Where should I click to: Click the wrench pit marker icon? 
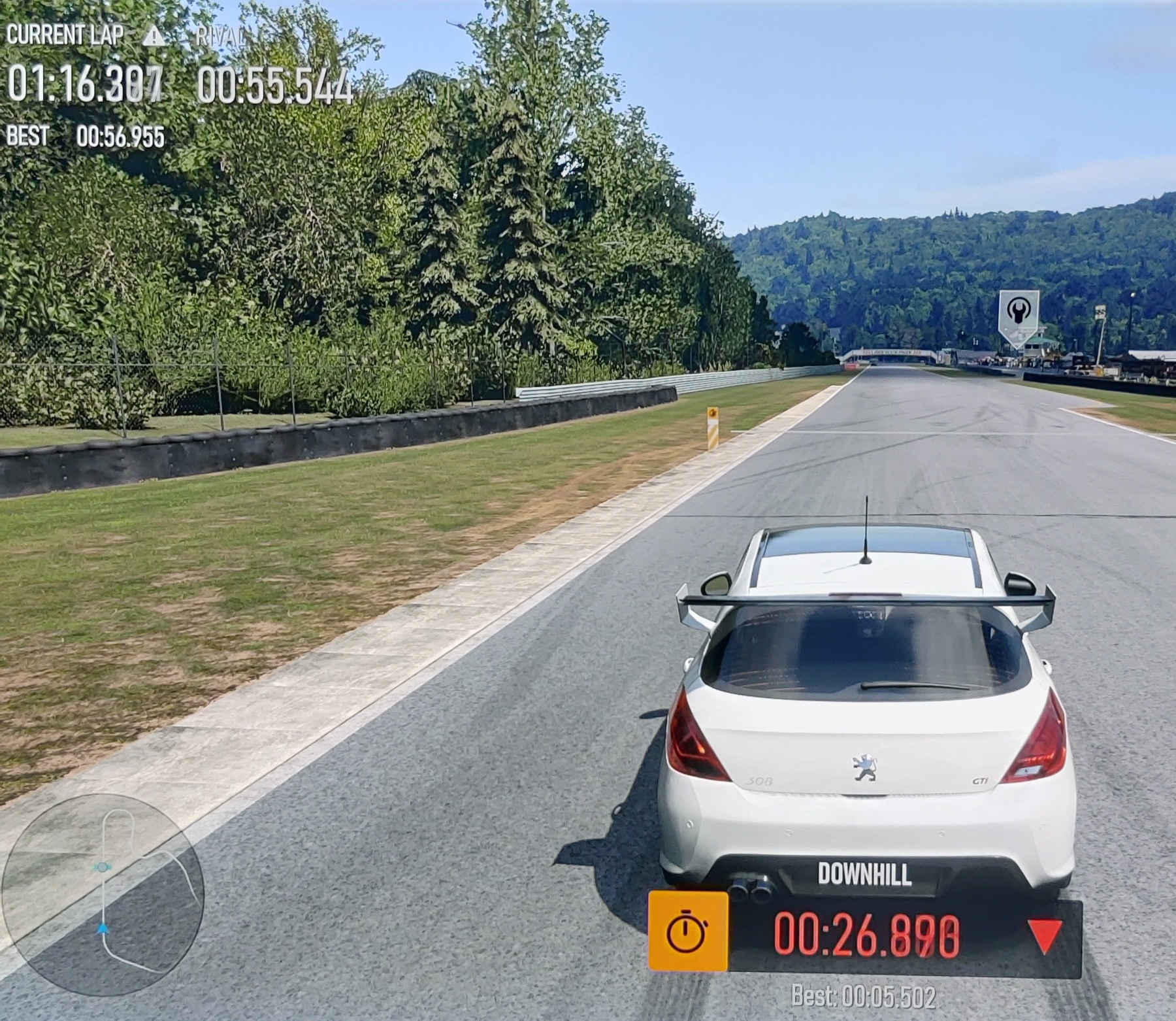point(1019,312)
